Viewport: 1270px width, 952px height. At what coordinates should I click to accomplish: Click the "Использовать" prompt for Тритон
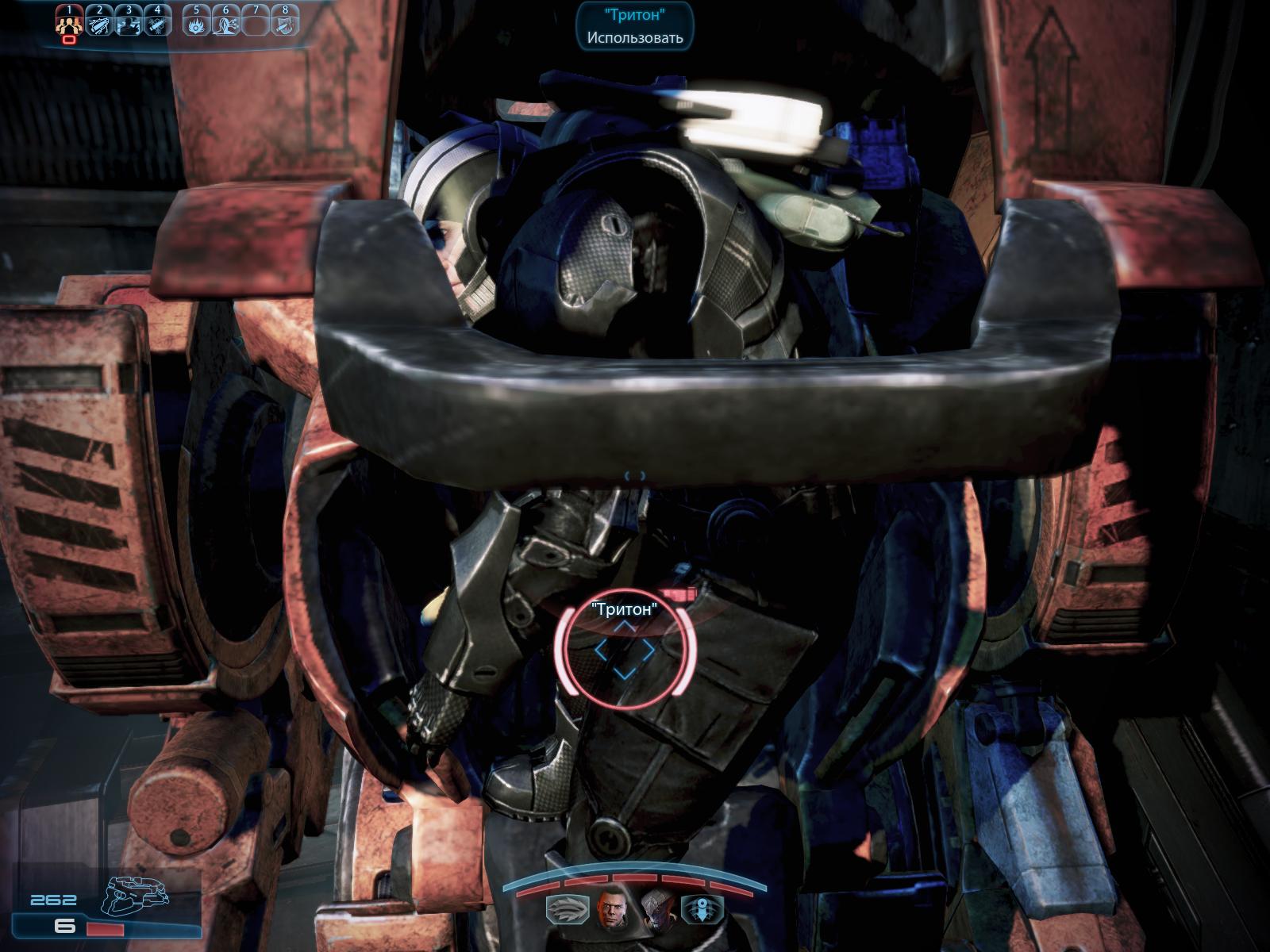634,36
